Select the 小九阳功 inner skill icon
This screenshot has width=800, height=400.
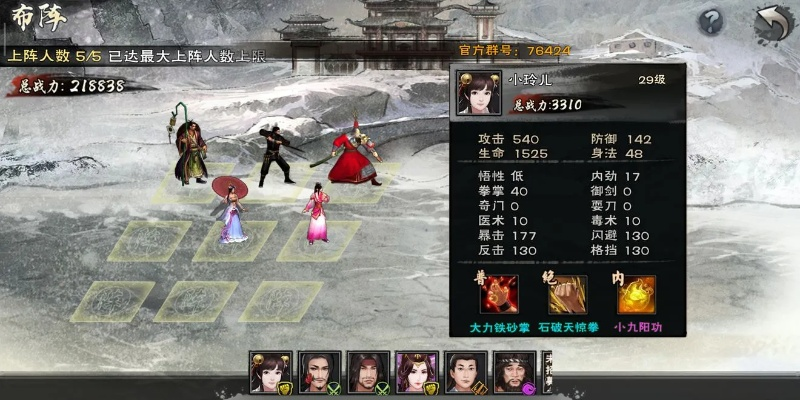(x=636, y=295)
